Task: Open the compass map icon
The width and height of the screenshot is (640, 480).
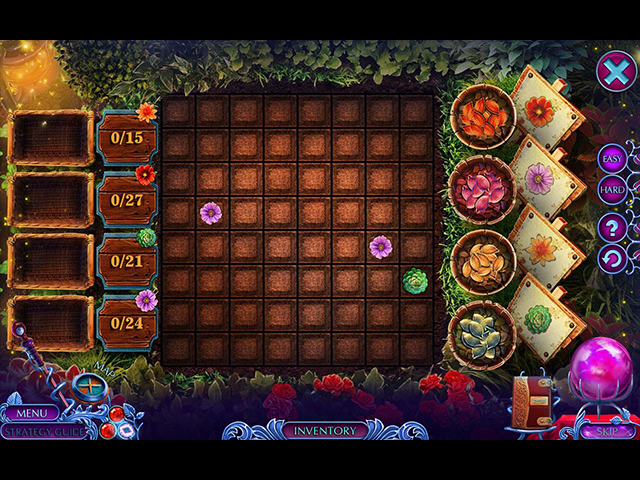Action: click(x=90, y=386)
